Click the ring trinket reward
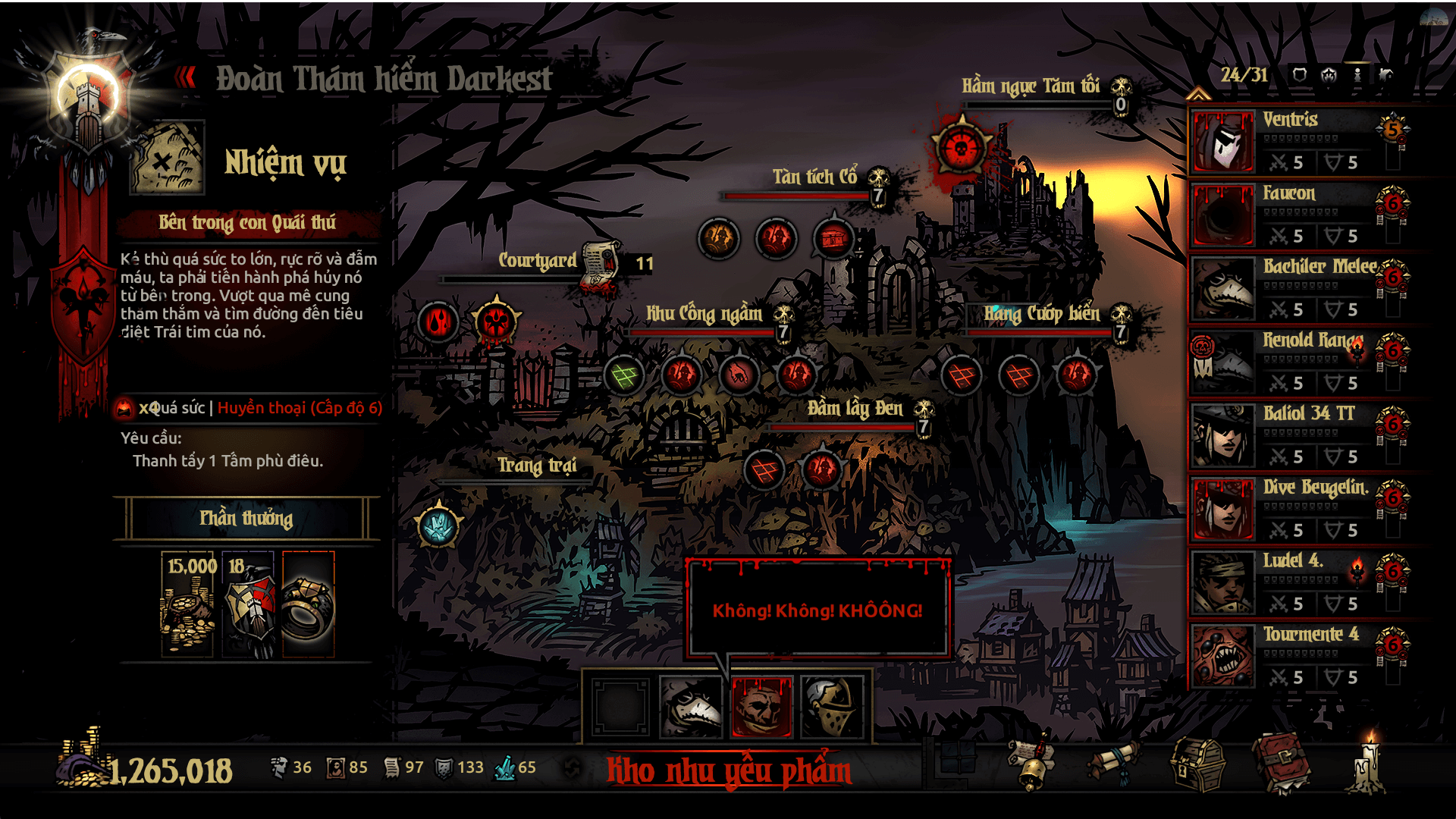The image size is (1456, 819). [308, 604]
